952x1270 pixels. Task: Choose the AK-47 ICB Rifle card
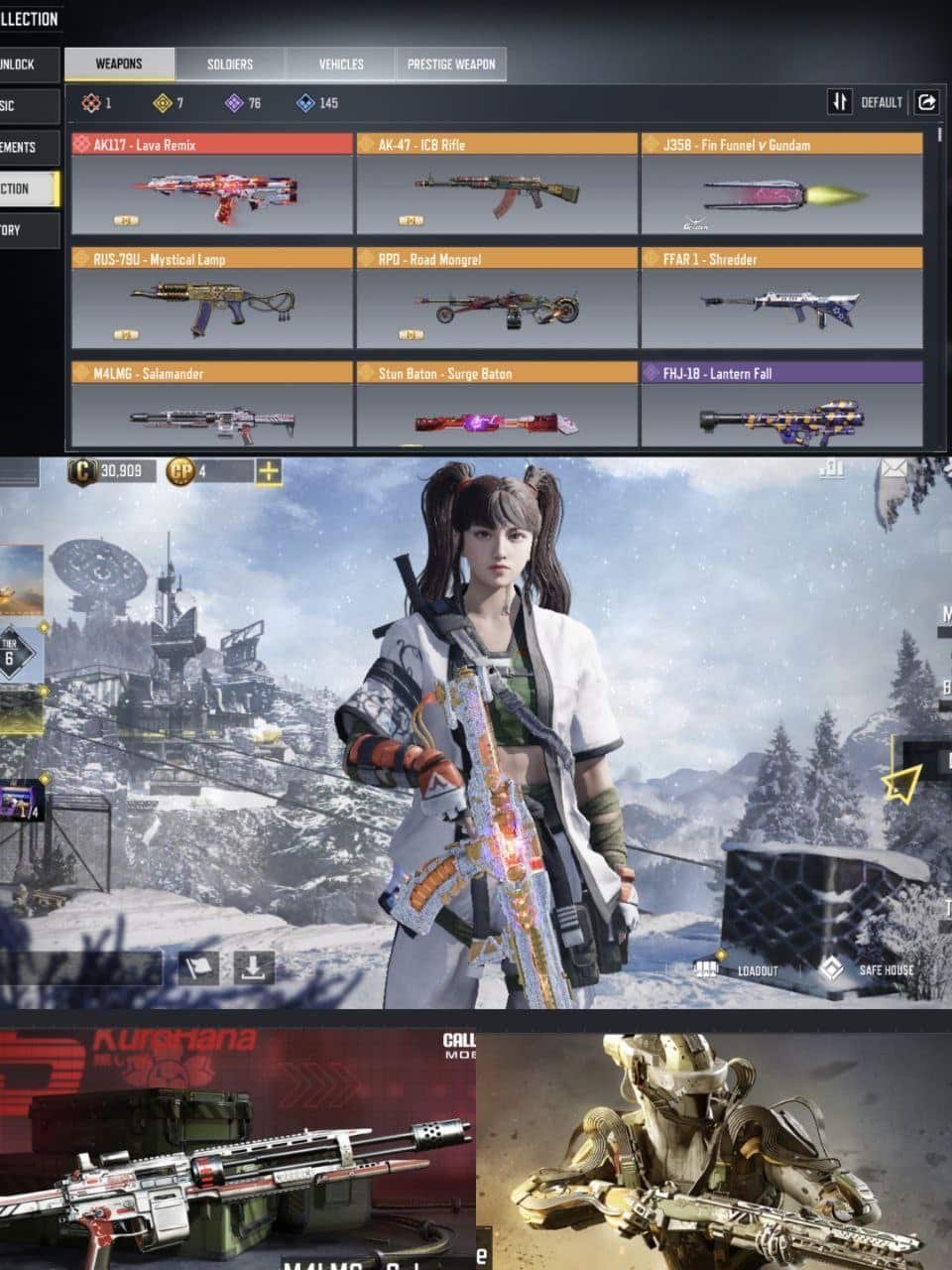coord(496,185)
